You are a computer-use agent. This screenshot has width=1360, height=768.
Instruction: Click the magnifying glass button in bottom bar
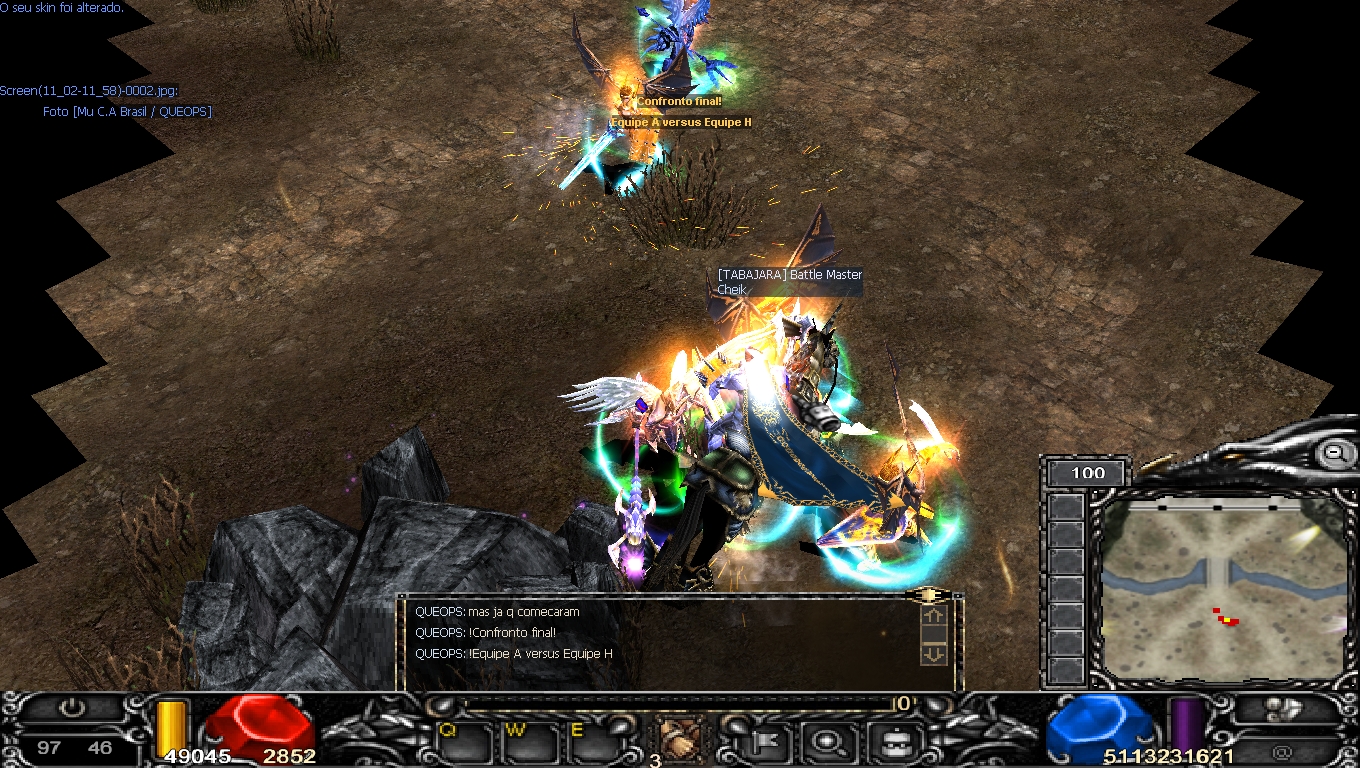(x=829, y=742)
